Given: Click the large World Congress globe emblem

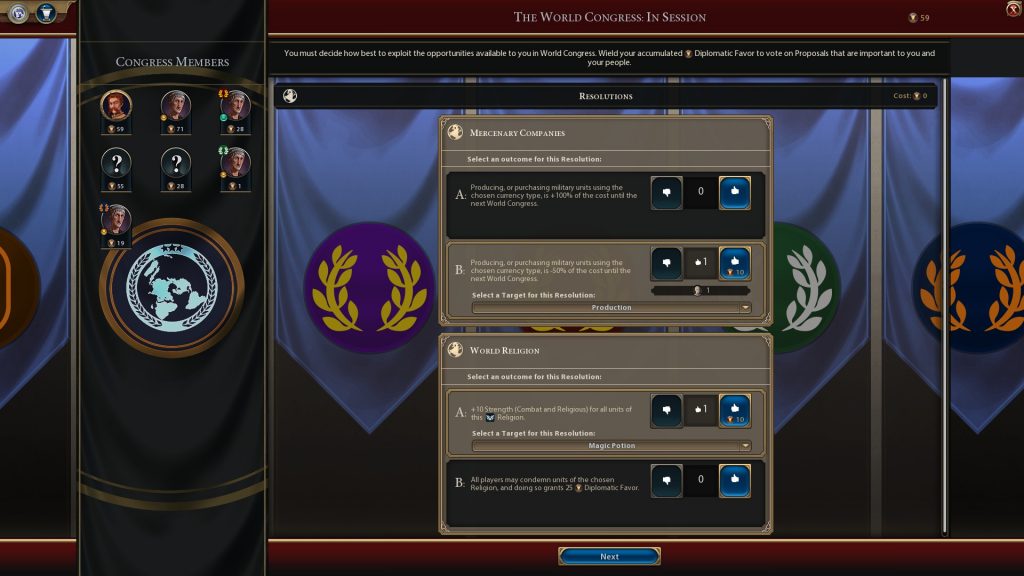Looking at the screenshot, I should [171, 287].
